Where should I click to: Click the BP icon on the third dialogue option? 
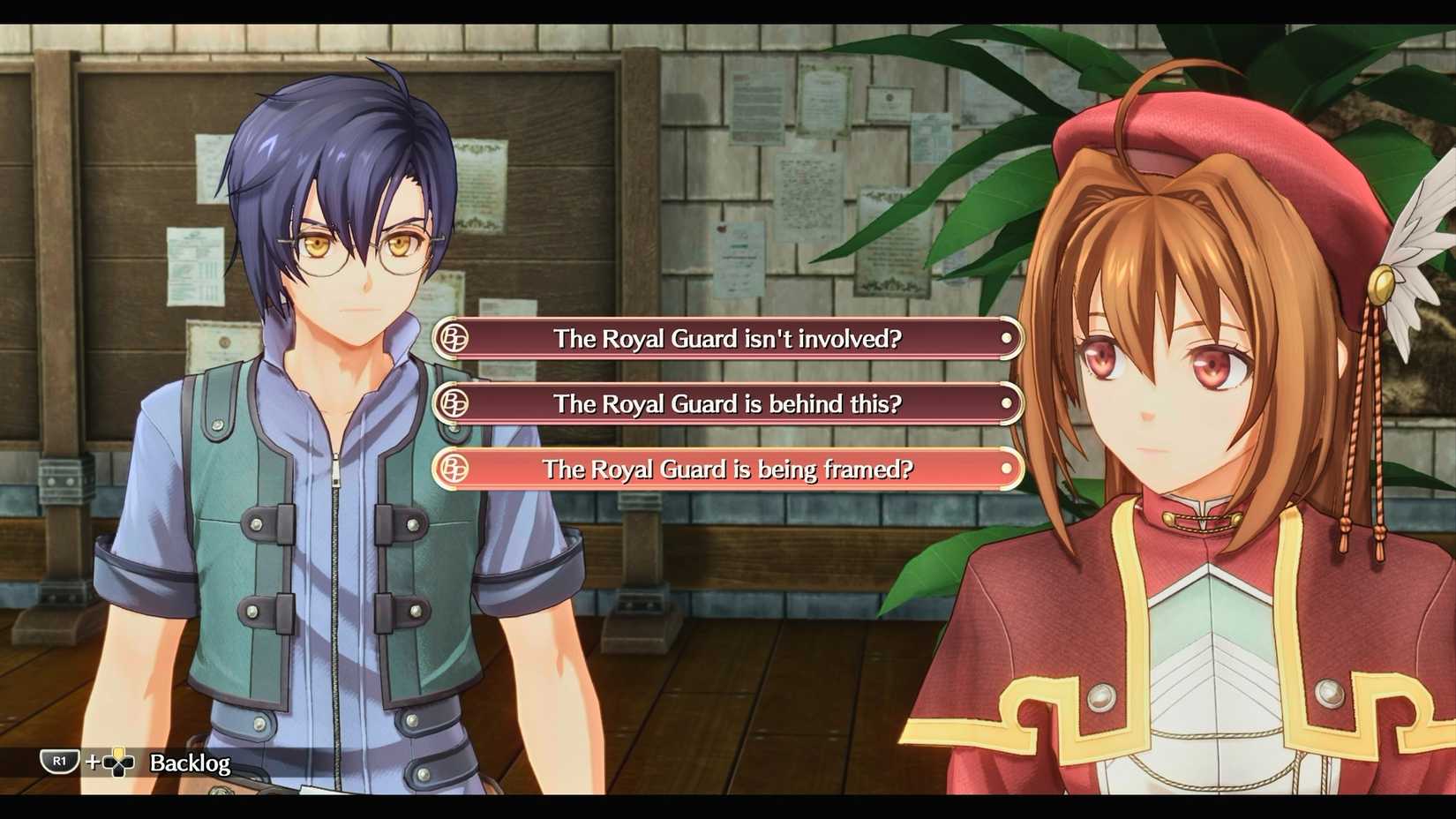453,470
